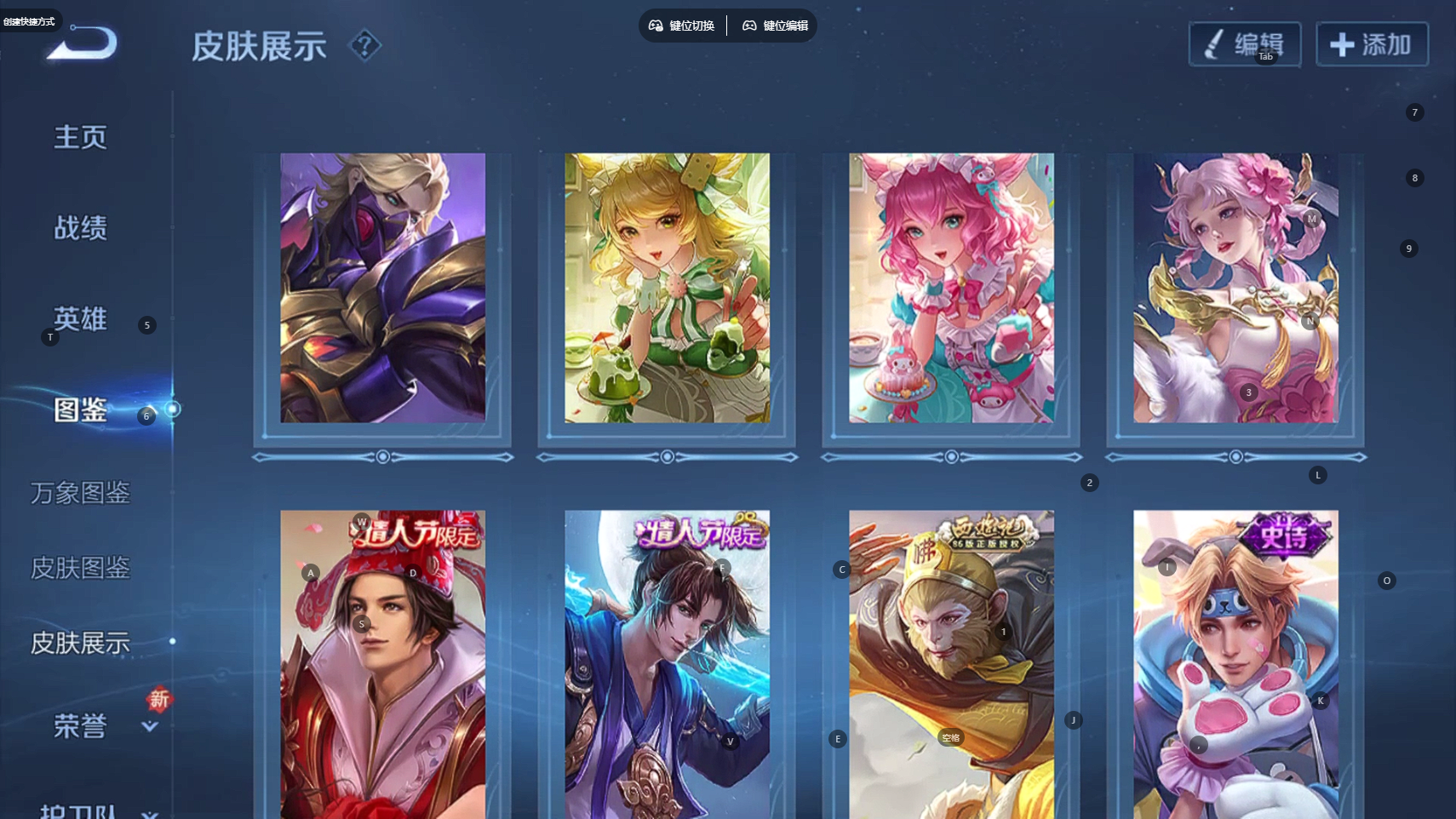The height and width of the screenshot is (819, 1456).
Task: Select the 图鉴 tab
Action: pyautogui.click(x=80, y=410)
